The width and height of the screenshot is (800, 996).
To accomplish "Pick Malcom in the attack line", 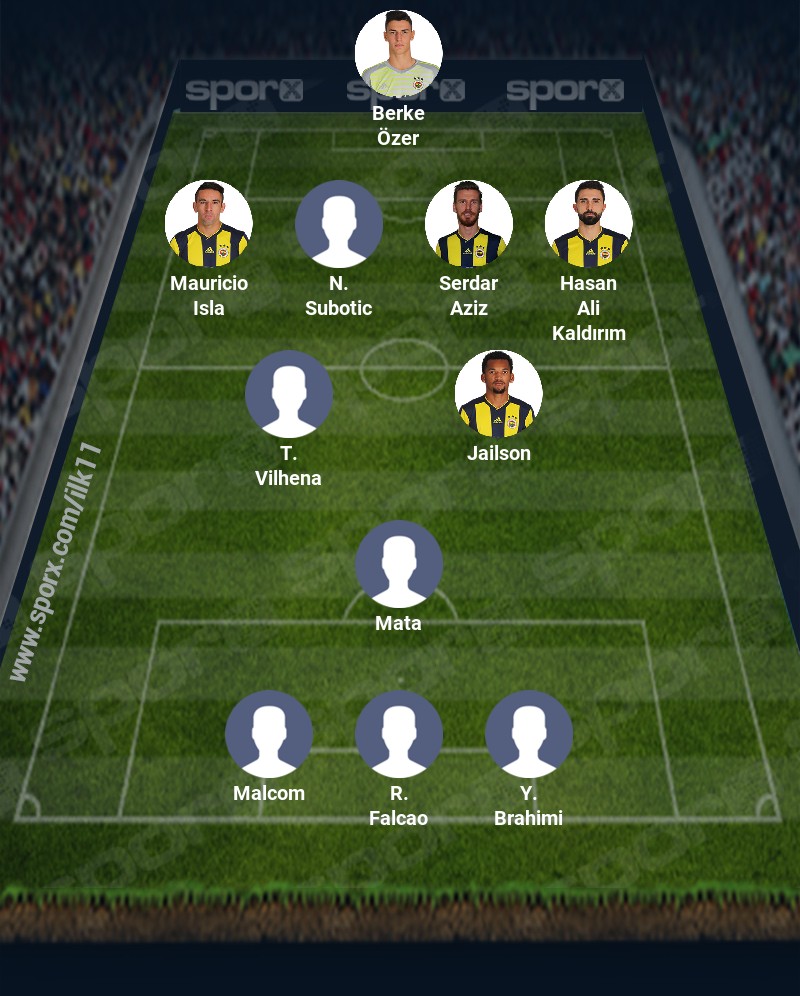I will [x=268, y=734].
